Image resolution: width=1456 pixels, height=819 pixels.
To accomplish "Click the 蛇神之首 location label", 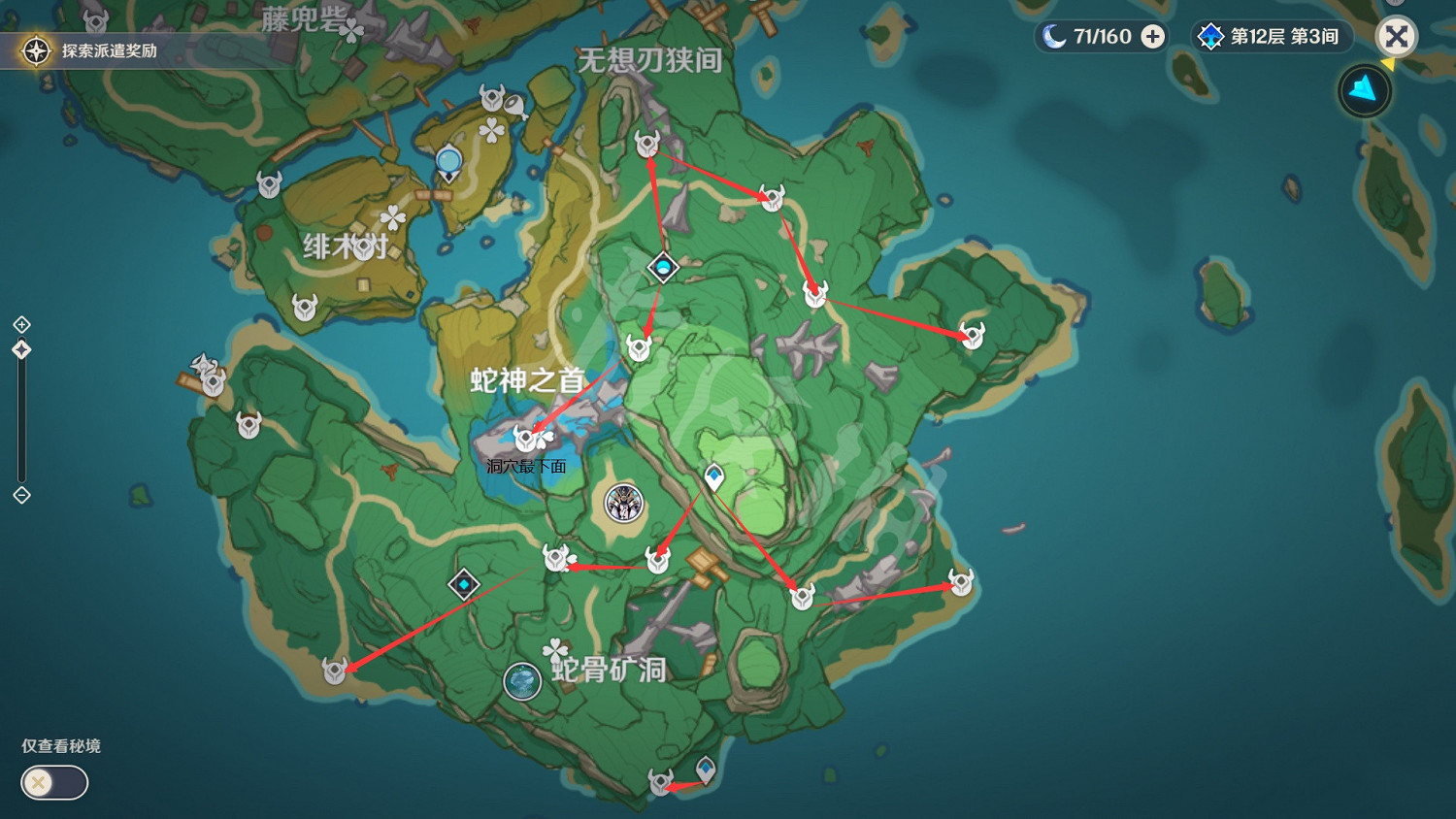I will 524,381.
